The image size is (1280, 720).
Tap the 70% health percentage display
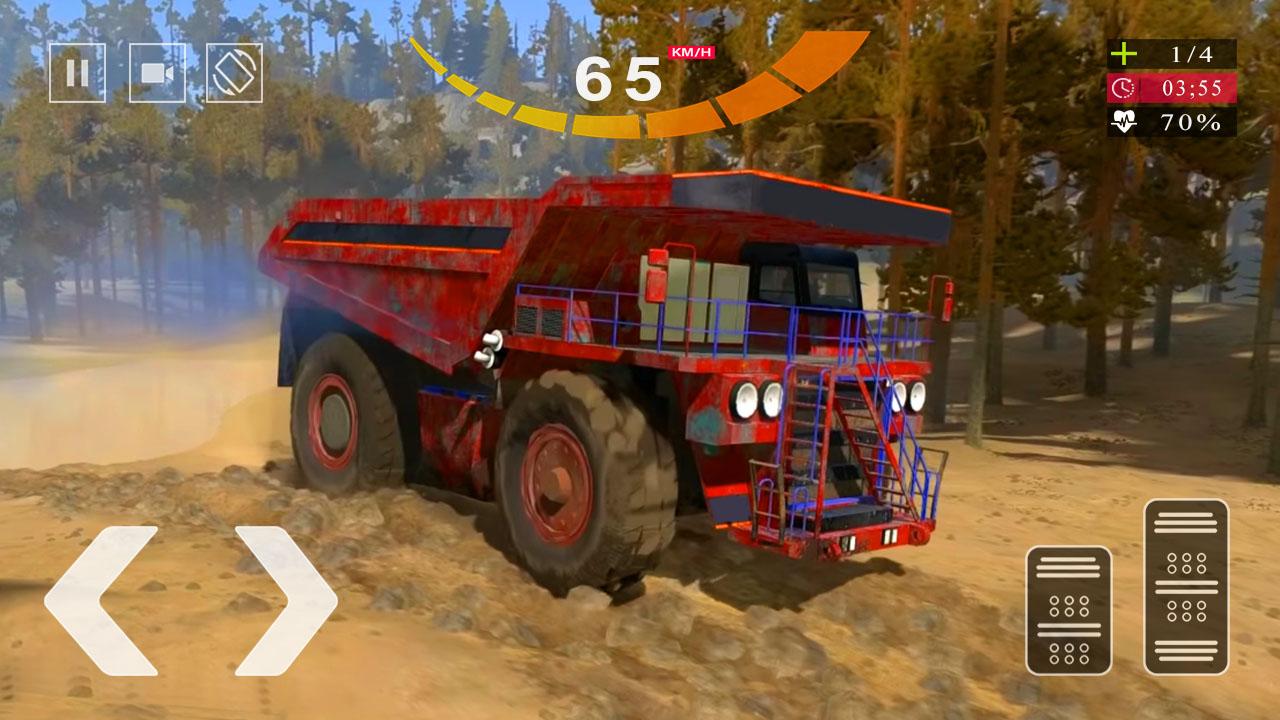pos(1192,123)
